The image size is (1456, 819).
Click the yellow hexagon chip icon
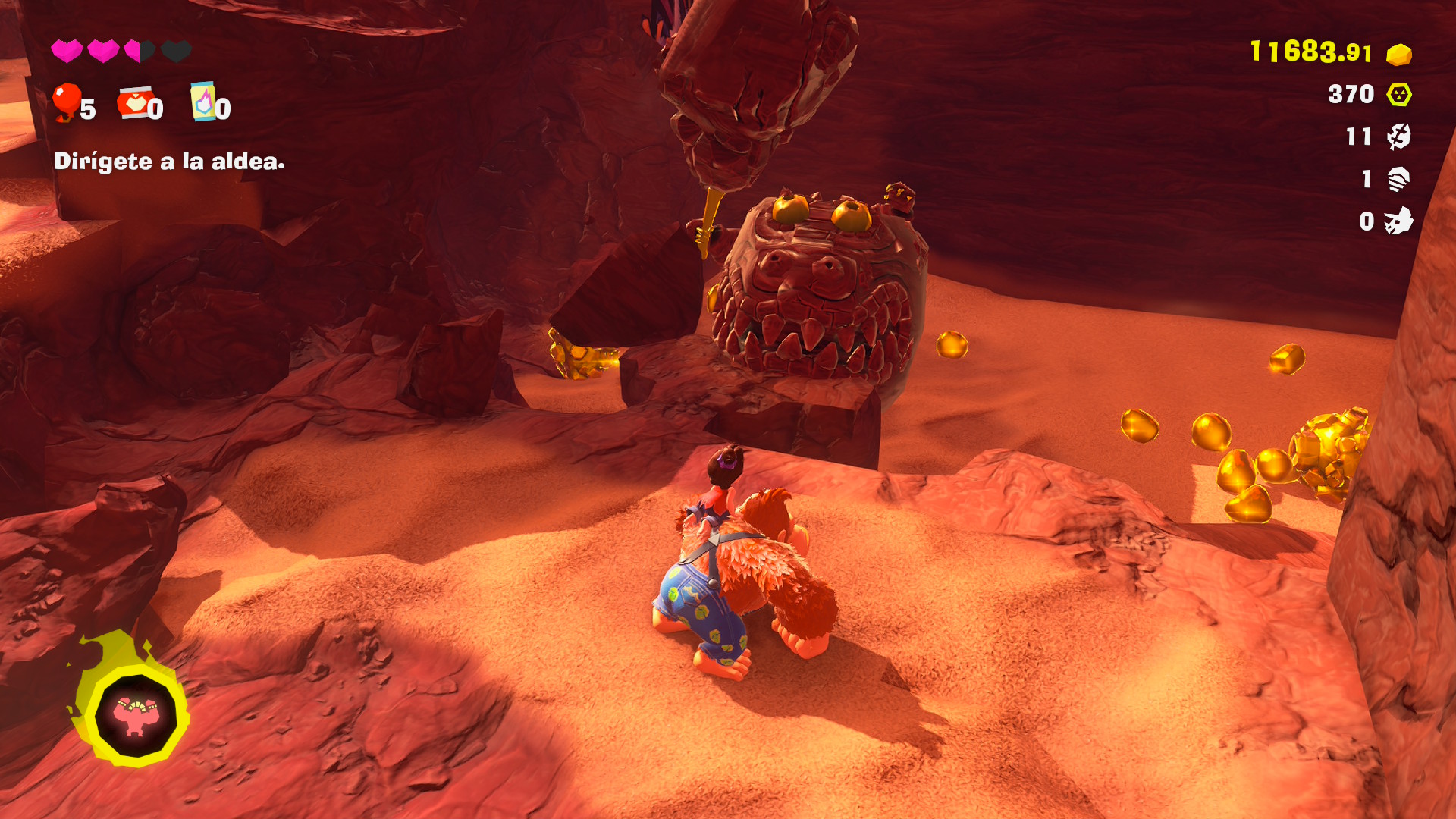pos(1398,95)
